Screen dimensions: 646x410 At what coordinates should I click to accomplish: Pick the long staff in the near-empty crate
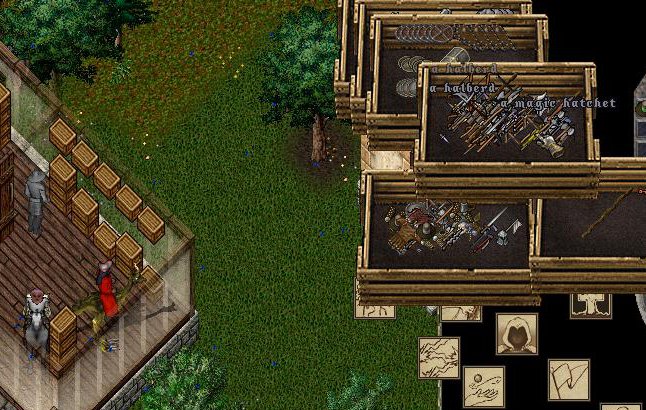coord(605,214)
